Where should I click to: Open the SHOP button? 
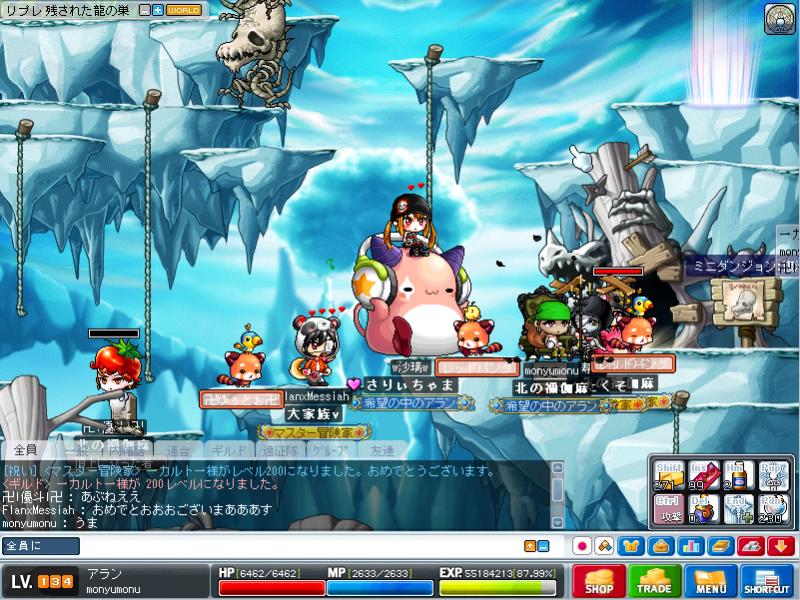(x=599, y=581)
